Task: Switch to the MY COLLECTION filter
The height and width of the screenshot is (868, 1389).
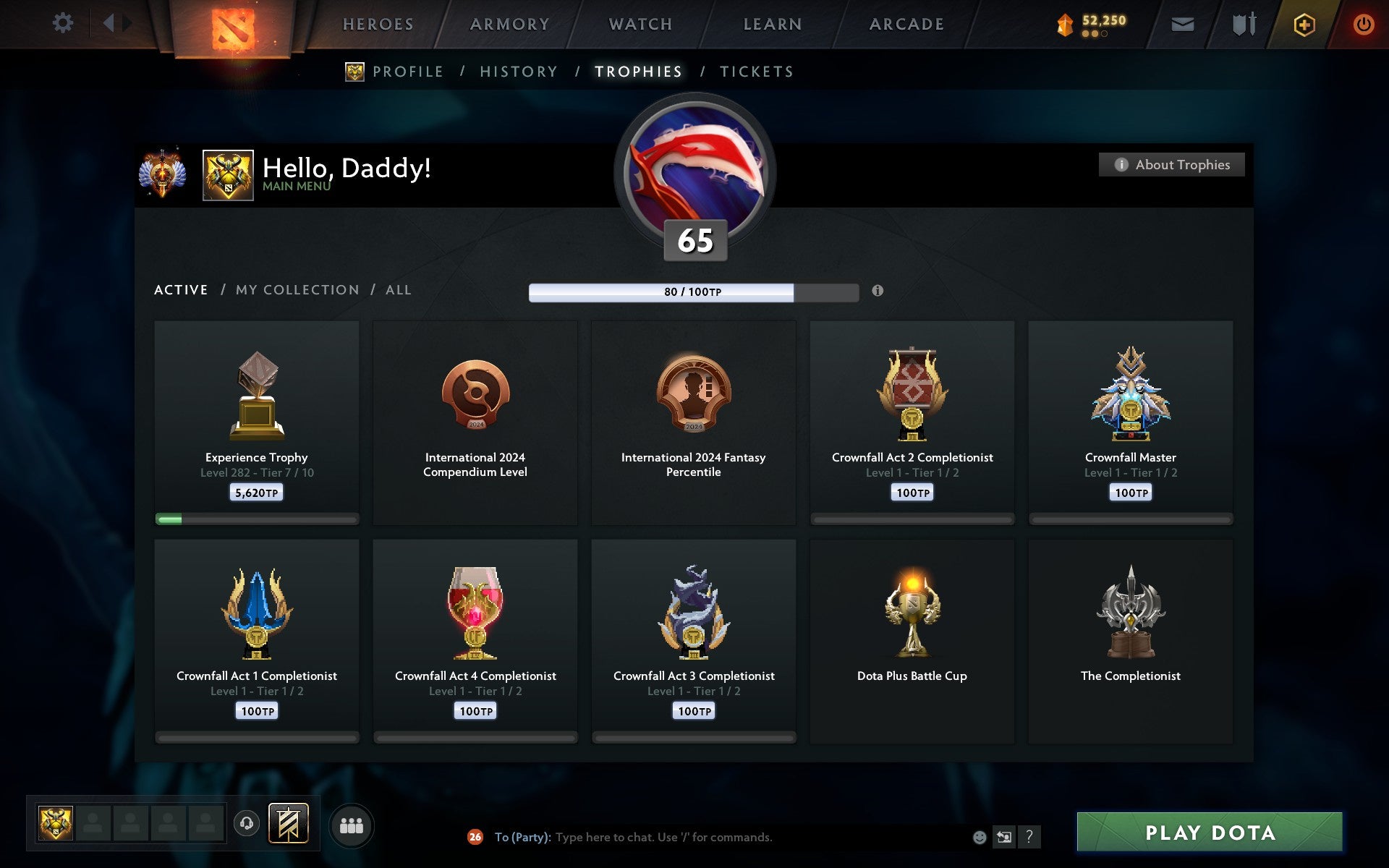Action: 297,289
